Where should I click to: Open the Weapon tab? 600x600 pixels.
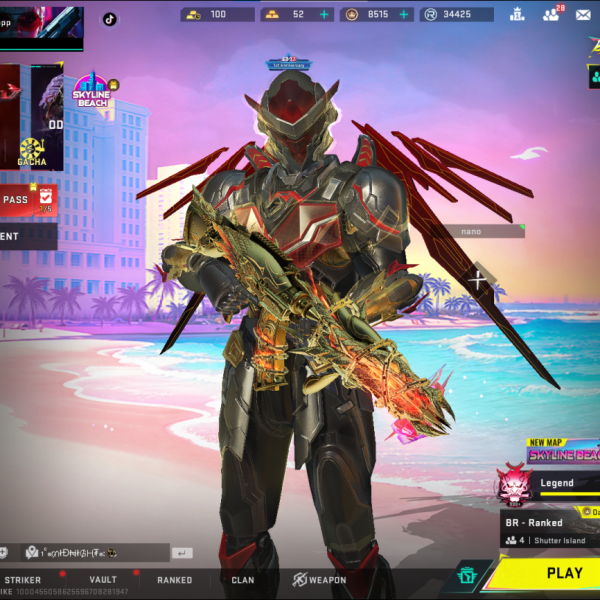(319, 580)
